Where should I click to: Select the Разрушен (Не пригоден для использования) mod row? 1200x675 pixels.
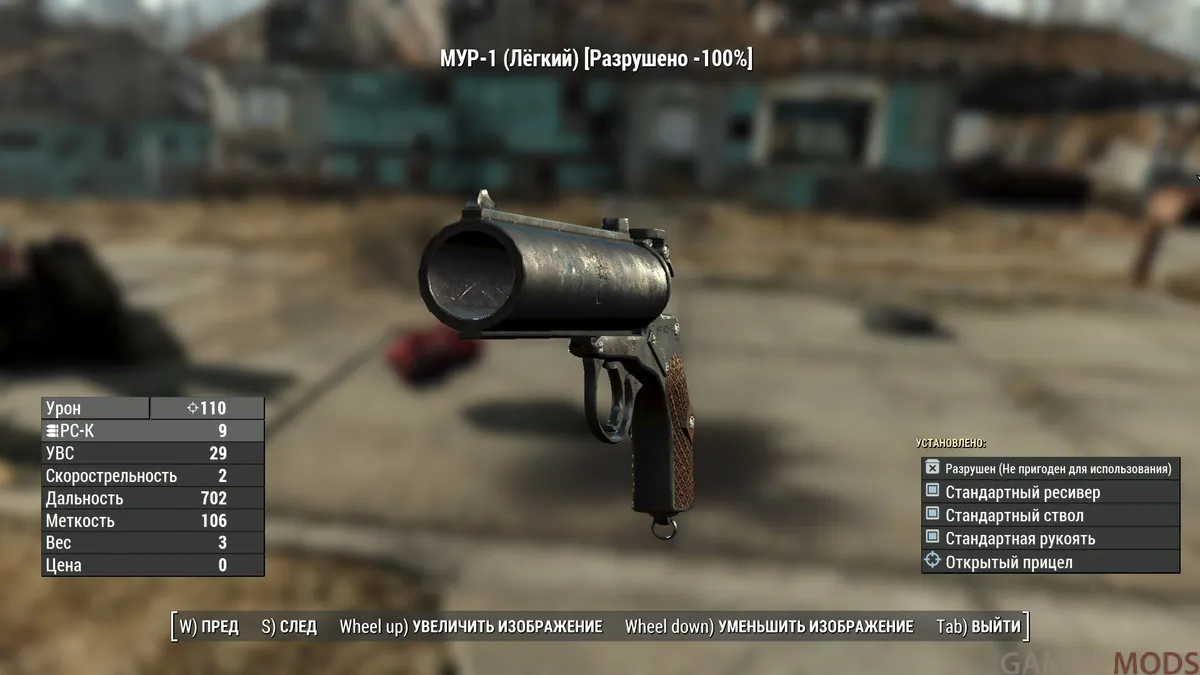pyautogui.click(x=1050, y=468)
